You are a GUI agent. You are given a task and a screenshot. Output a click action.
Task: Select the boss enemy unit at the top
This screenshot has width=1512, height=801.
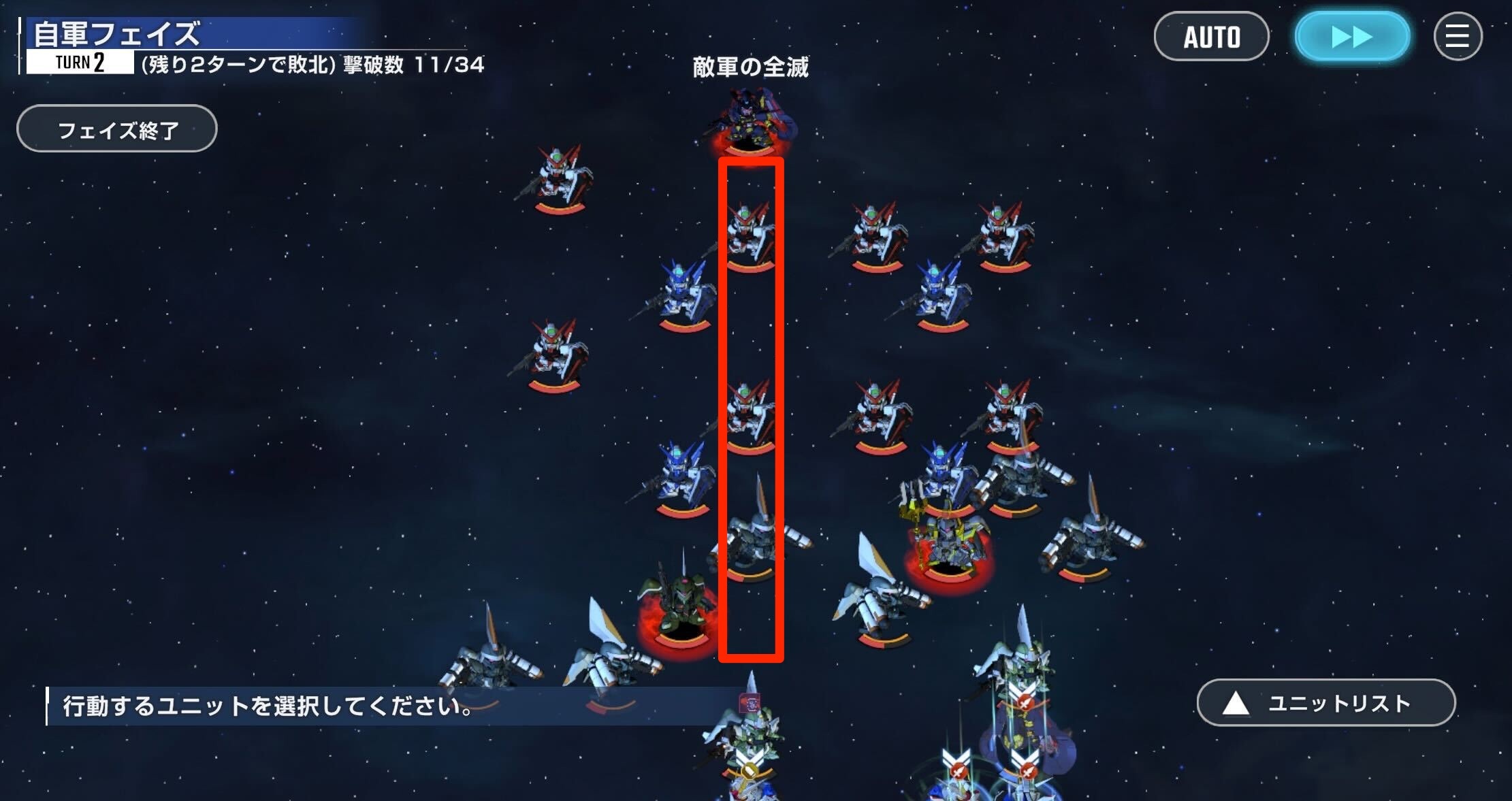tap(749, 122)
